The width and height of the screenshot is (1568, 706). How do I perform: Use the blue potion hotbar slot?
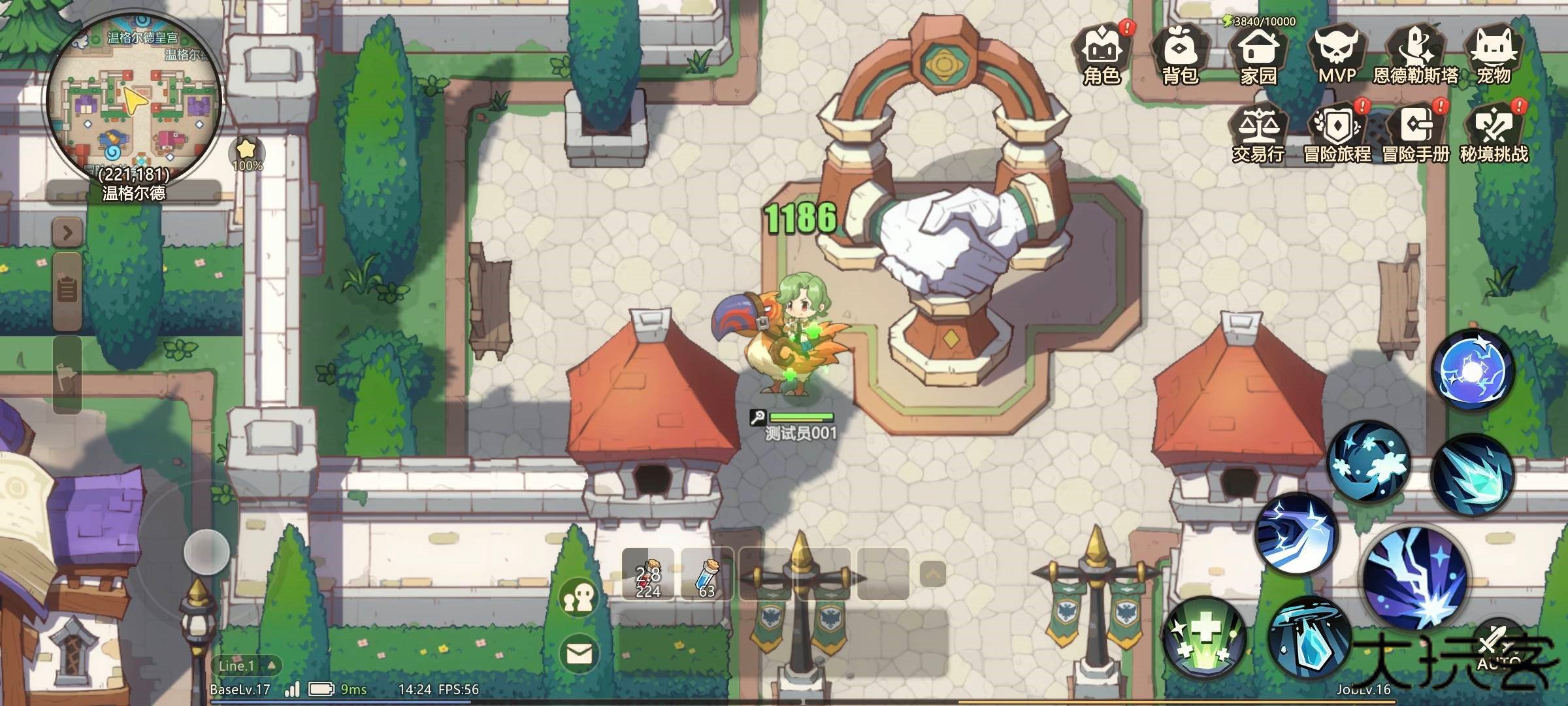point(706,574)
